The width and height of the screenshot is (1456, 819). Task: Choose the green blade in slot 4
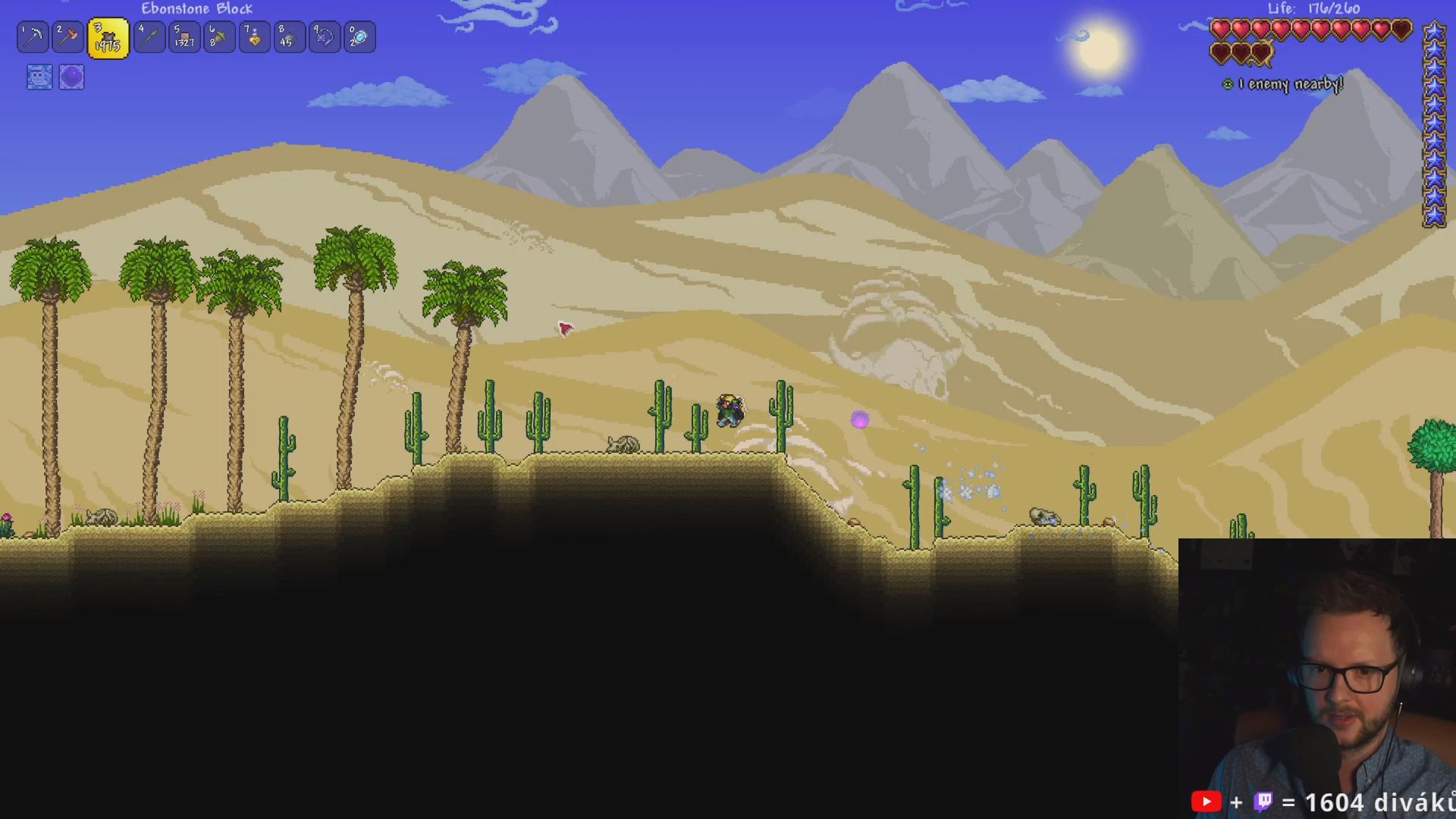149,37
